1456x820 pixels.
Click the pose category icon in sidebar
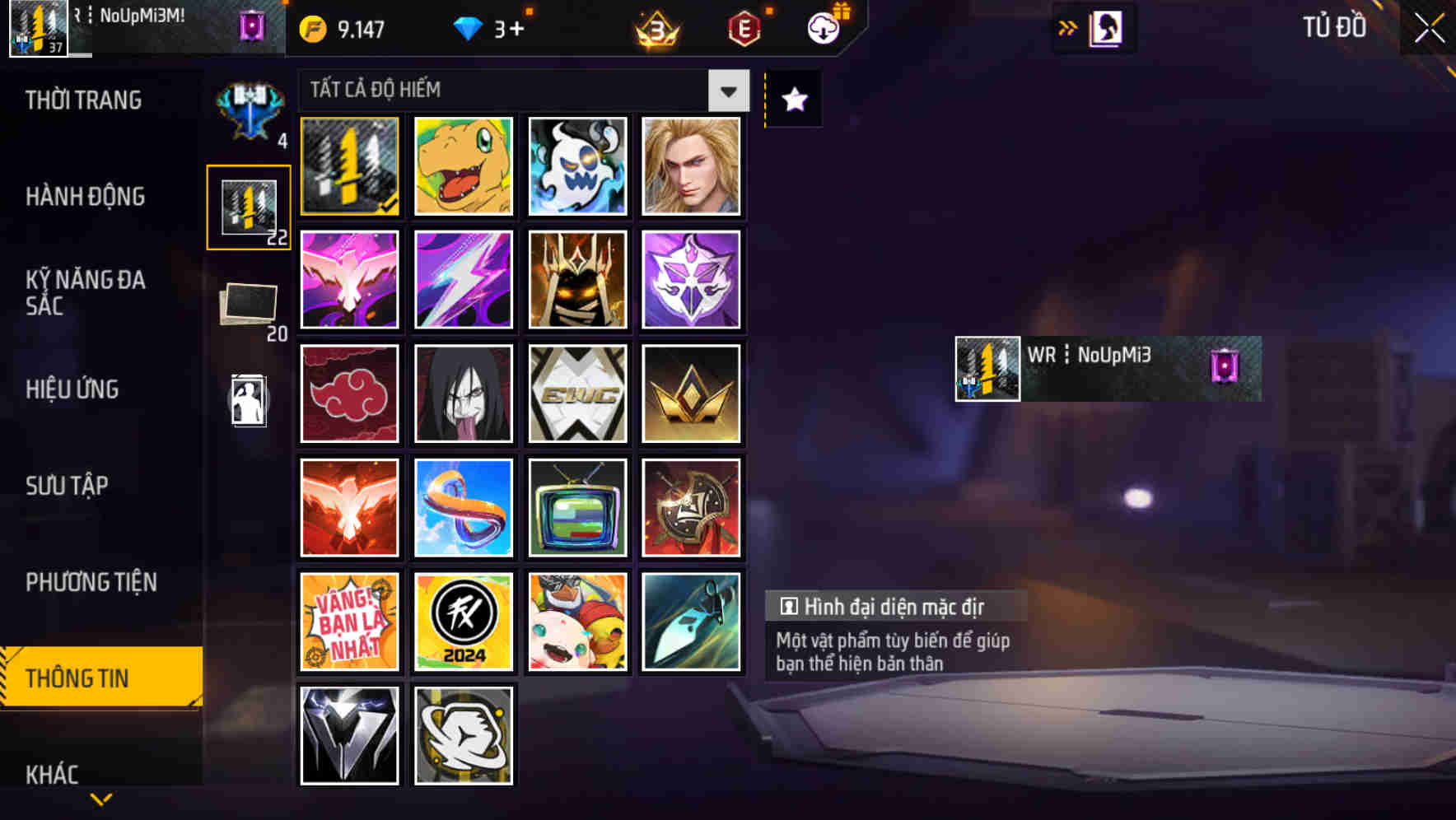point(249,401)
